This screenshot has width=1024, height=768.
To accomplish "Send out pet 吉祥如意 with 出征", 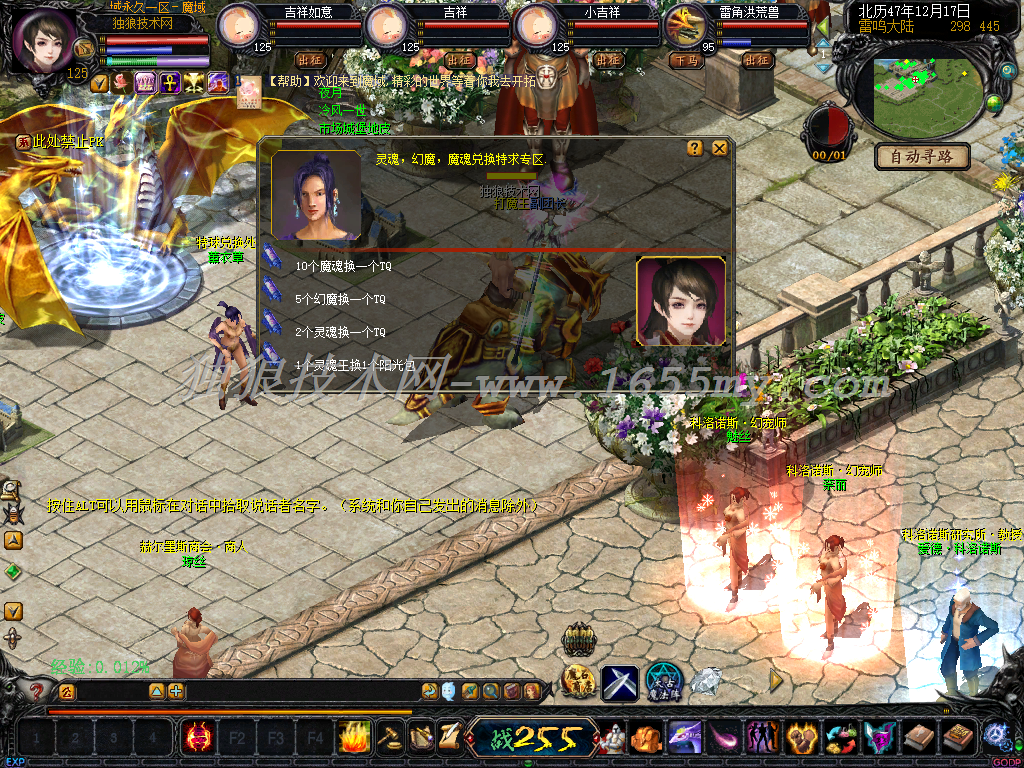I will pos(308,60).
